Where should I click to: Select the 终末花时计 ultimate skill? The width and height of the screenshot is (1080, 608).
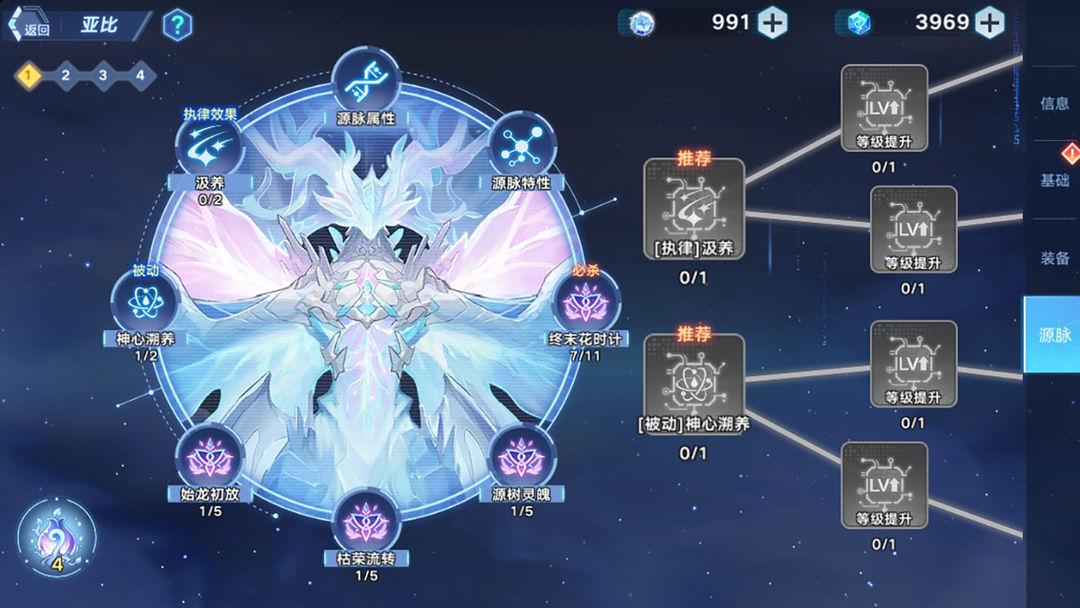click(x=585, y=300)
